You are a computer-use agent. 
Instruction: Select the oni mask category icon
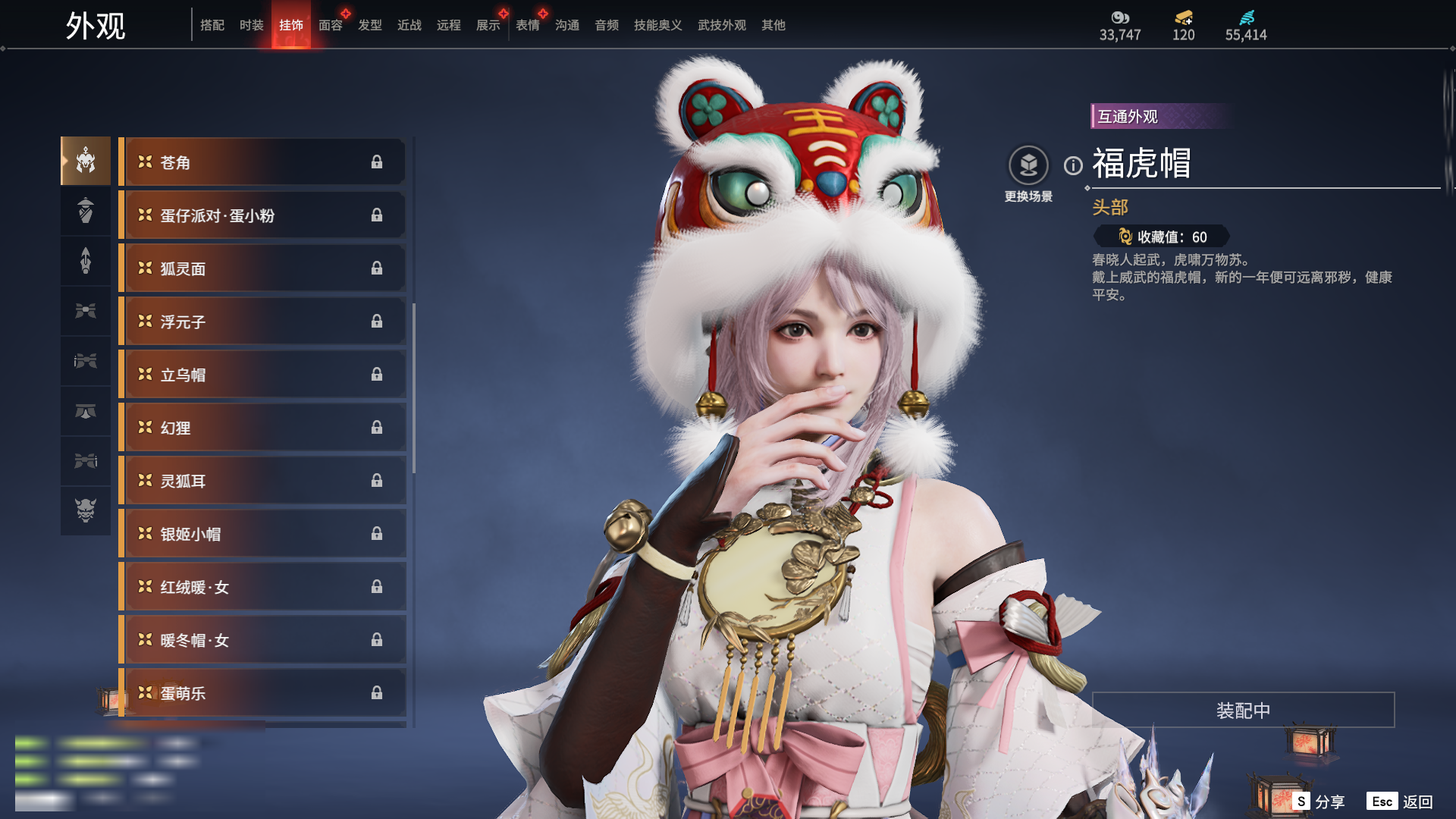(x=86, y=510)
